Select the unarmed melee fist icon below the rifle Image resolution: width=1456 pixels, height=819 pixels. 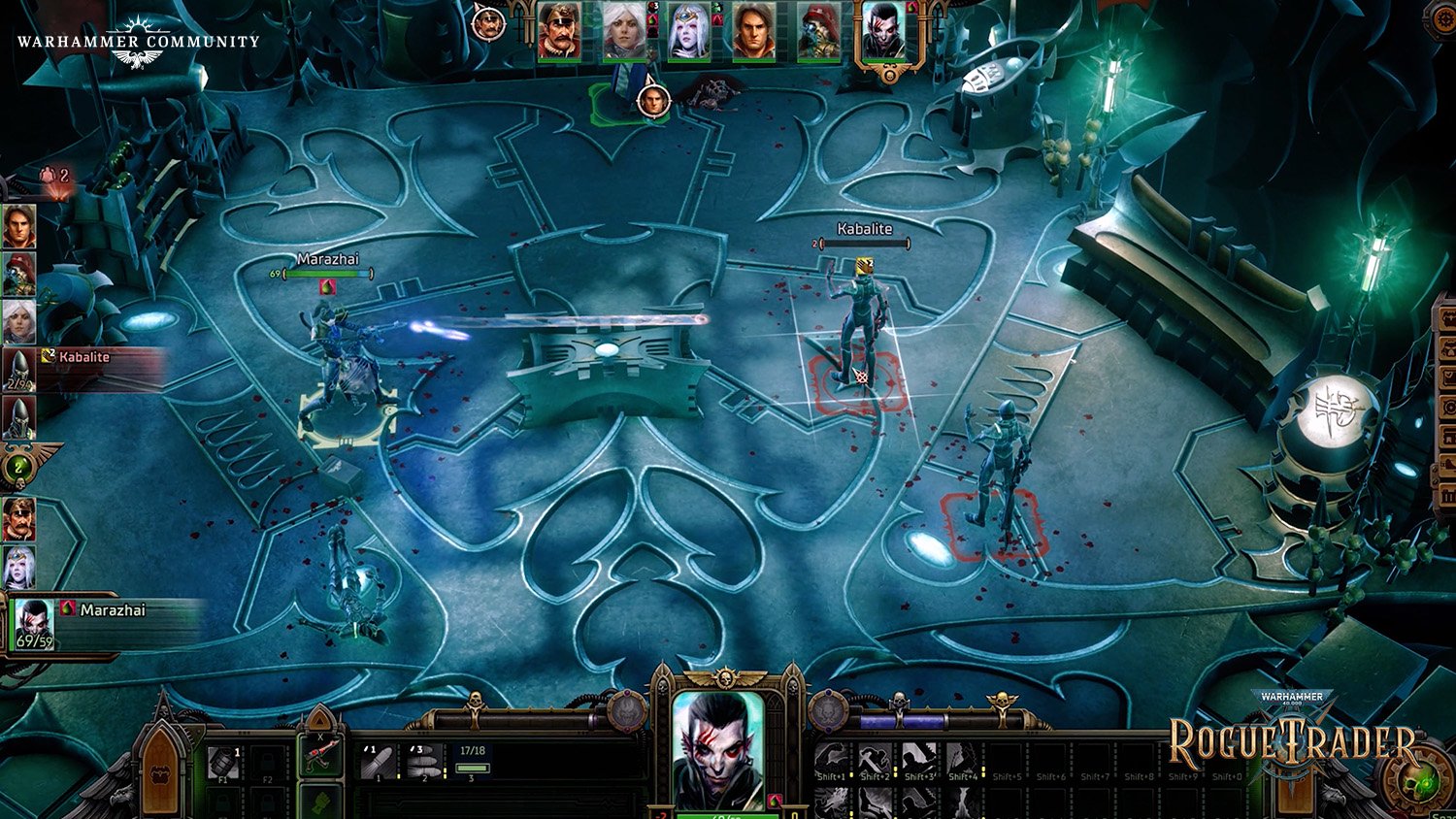click(320, 802)
